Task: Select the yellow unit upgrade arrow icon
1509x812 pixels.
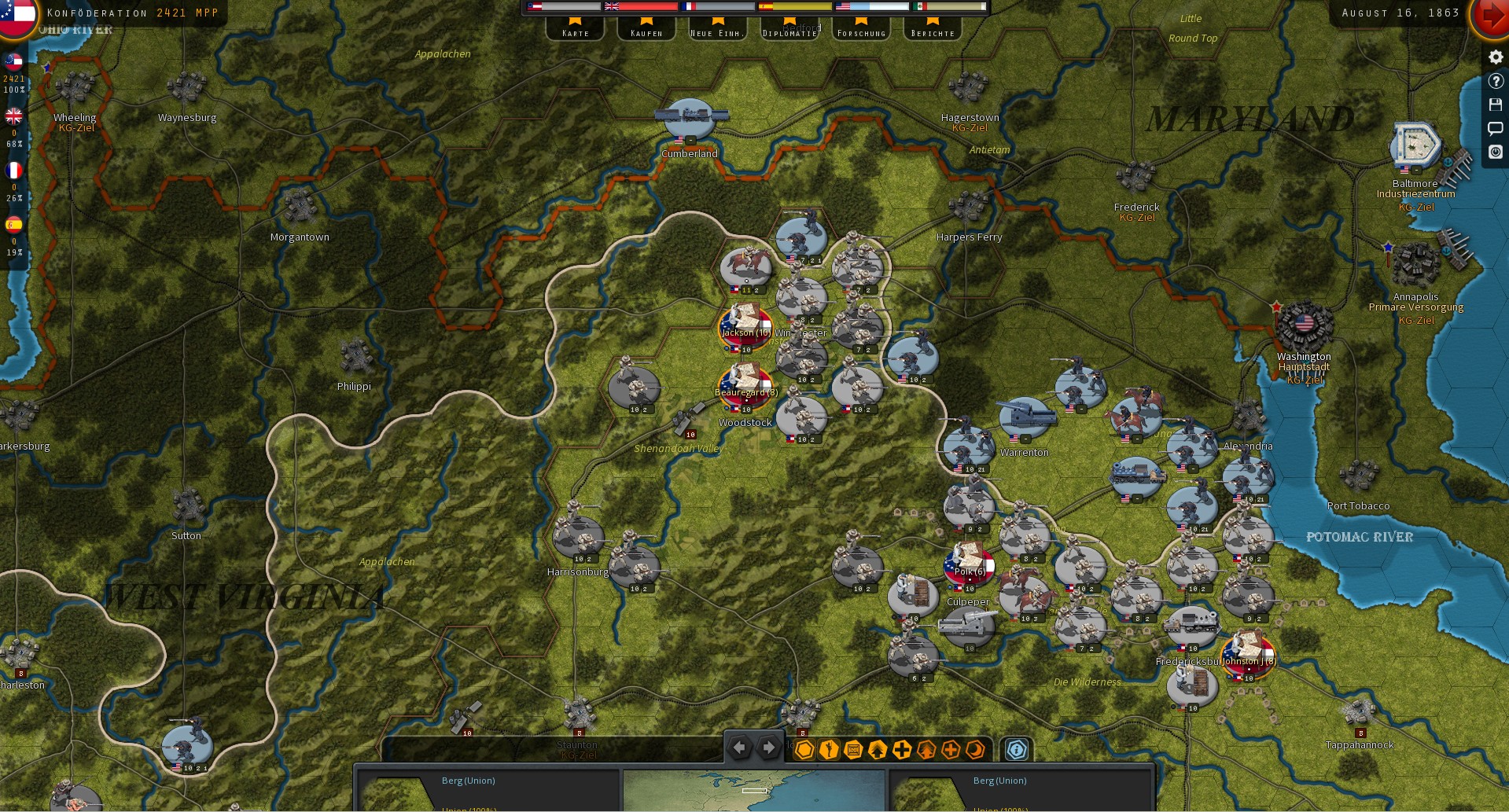Action: 877,749
